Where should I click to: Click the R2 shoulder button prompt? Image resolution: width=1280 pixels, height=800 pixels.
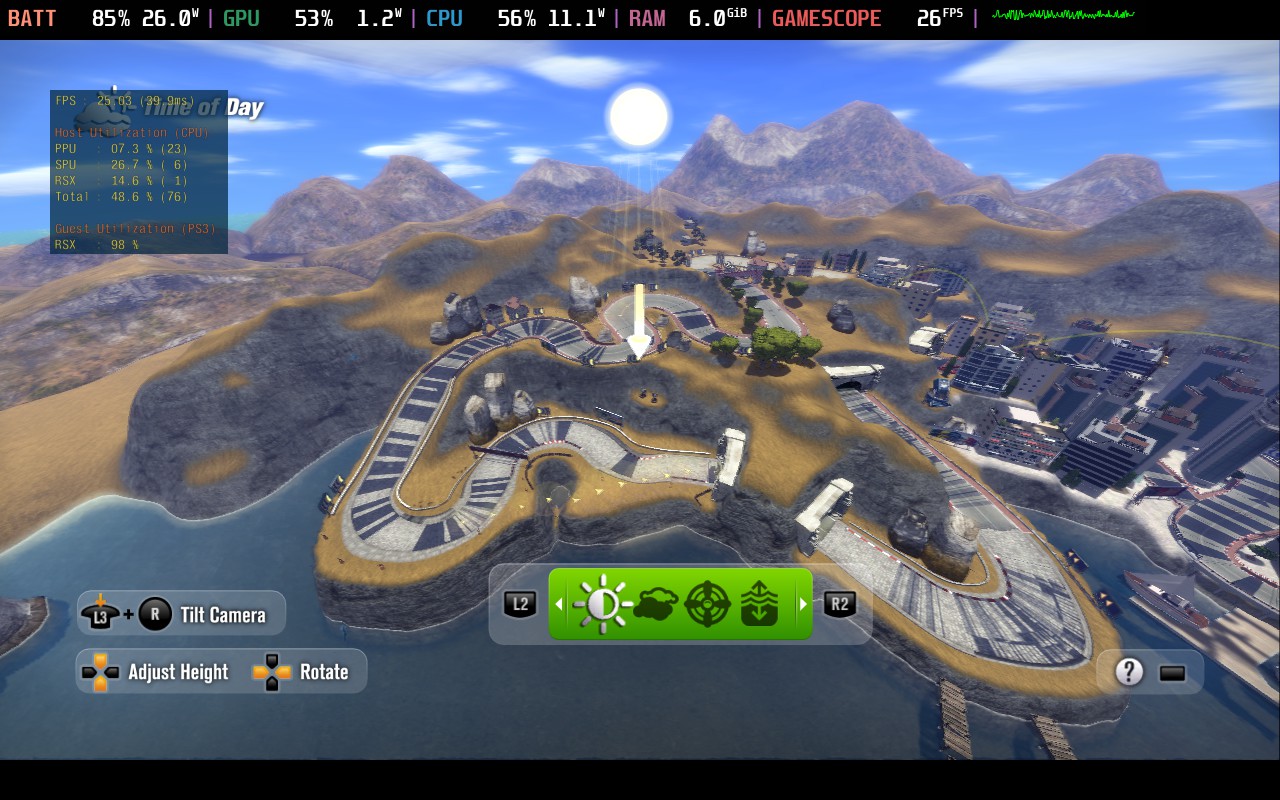coord(841,603)
